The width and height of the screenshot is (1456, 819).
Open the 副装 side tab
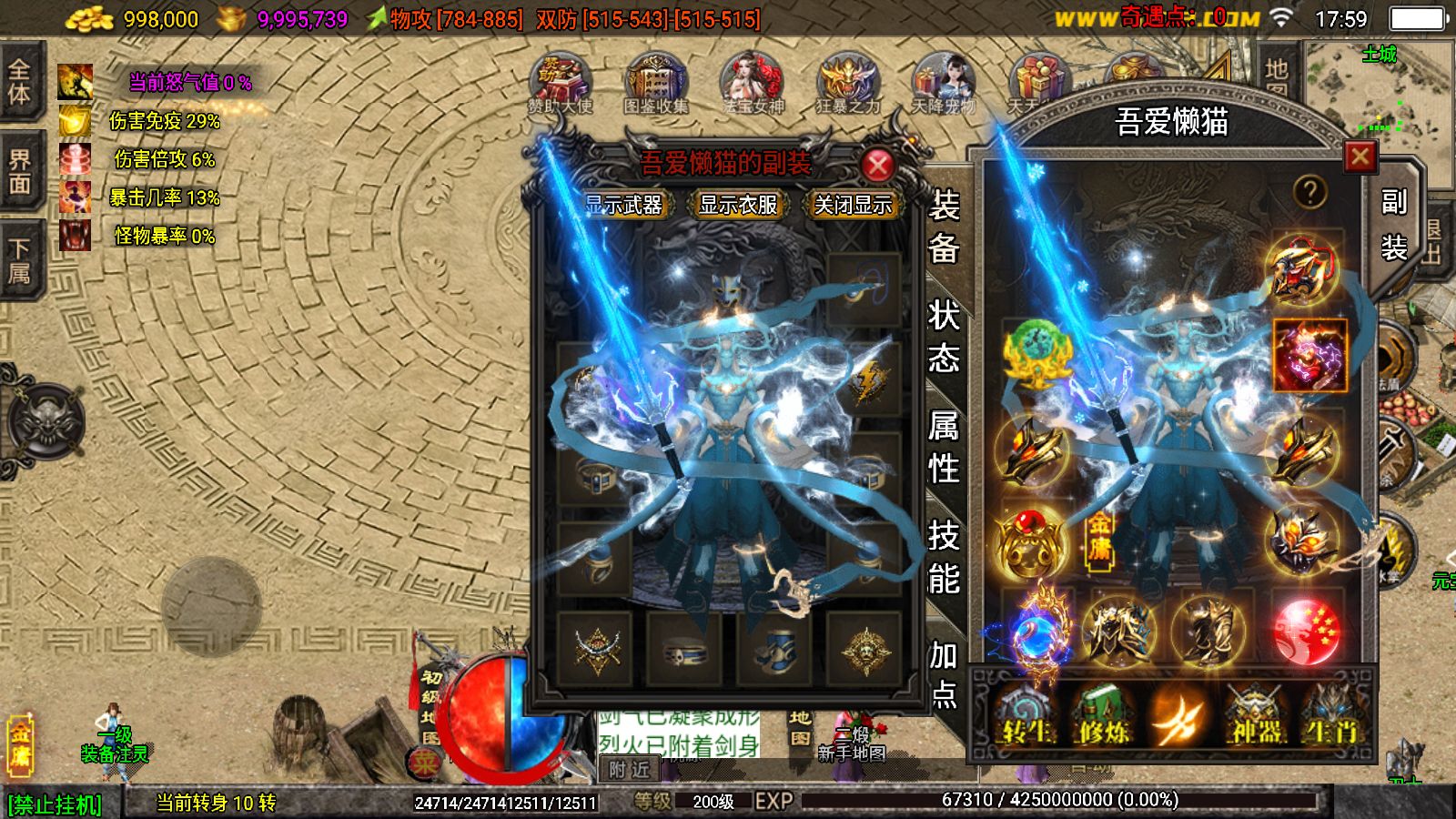coord(1393,225)
